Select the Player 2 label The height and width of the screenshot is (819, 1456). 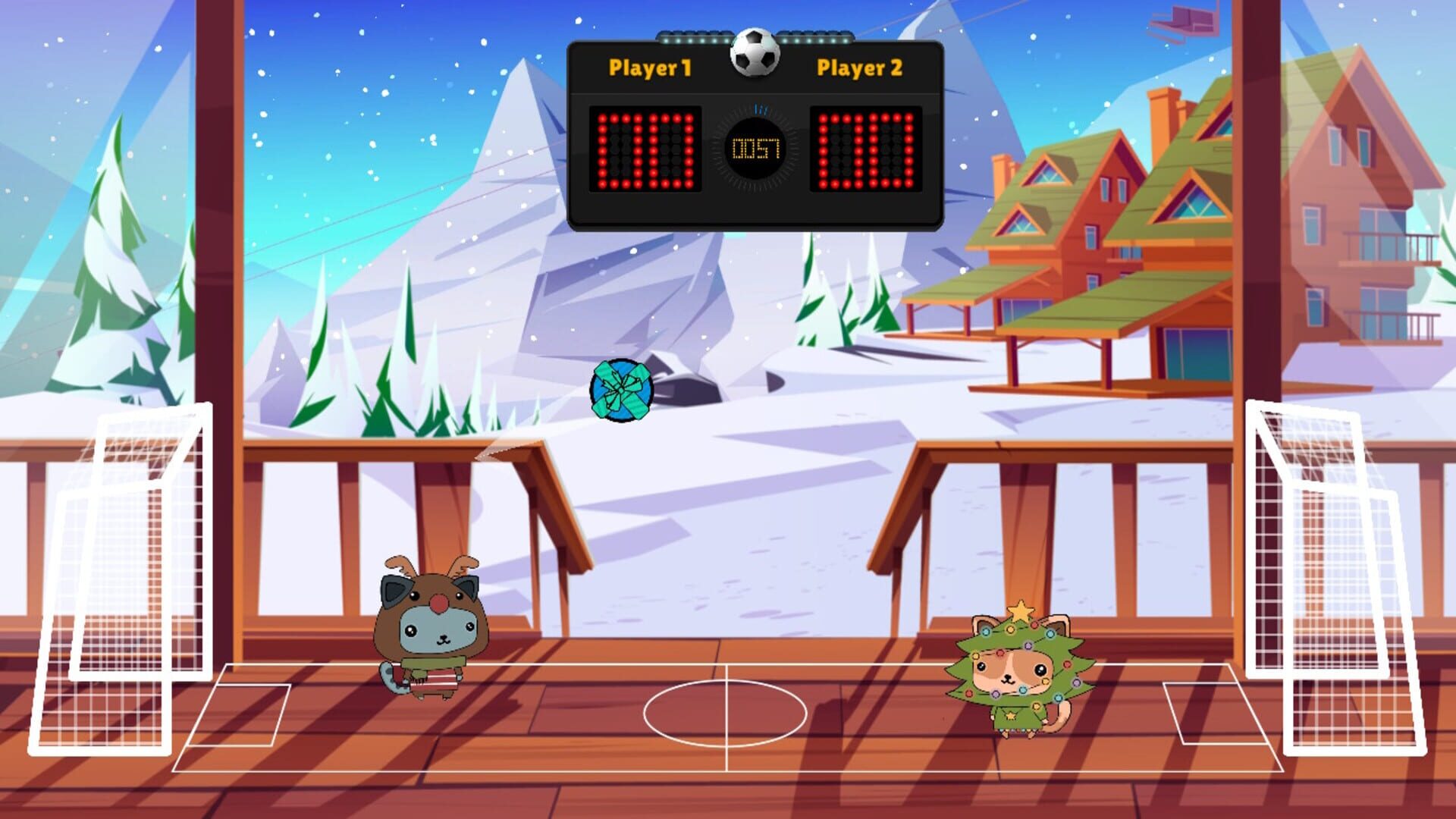click(858, 68)
